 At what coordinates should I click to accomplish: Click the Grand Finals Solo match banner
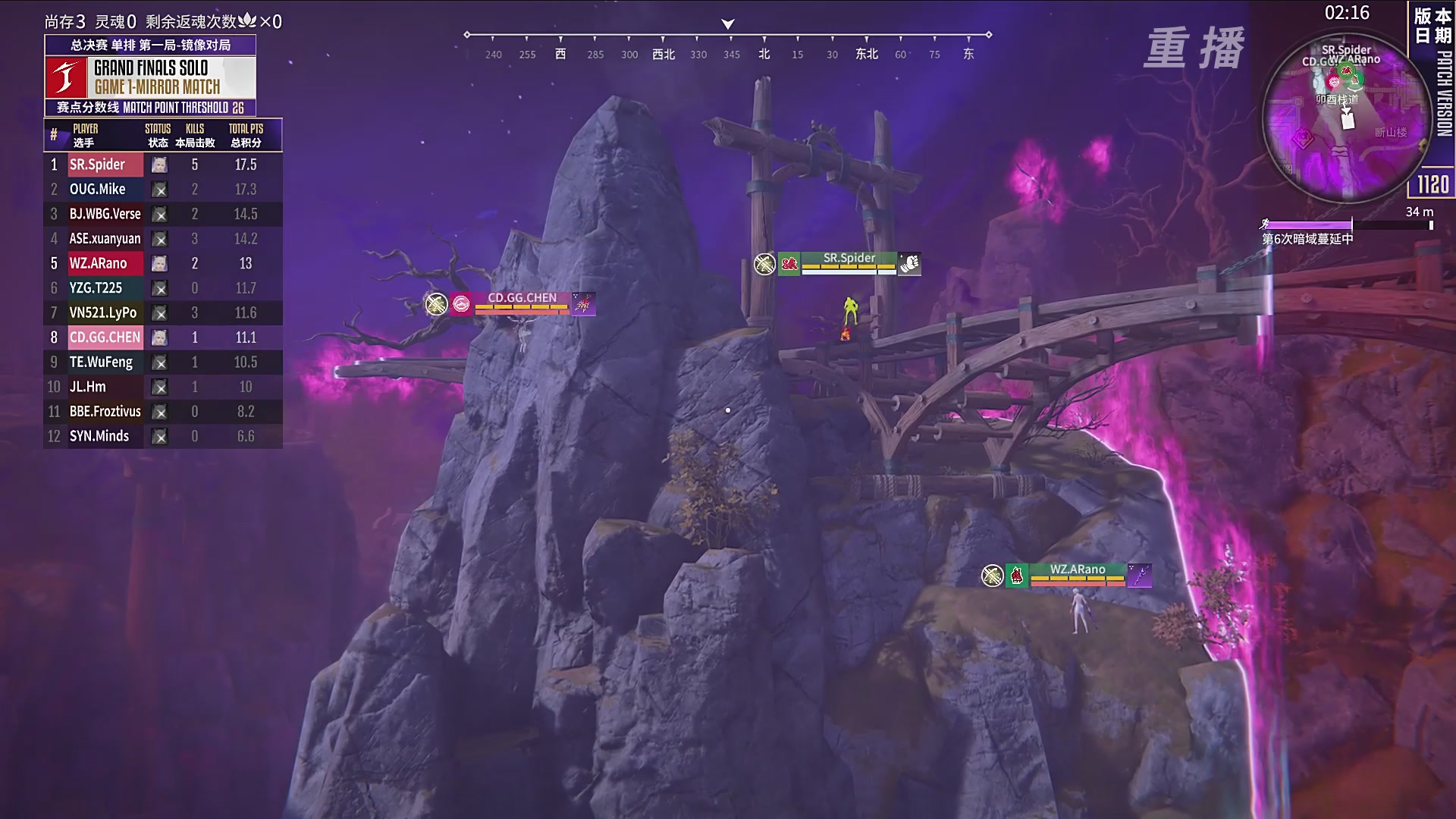[x=150, y=77]
